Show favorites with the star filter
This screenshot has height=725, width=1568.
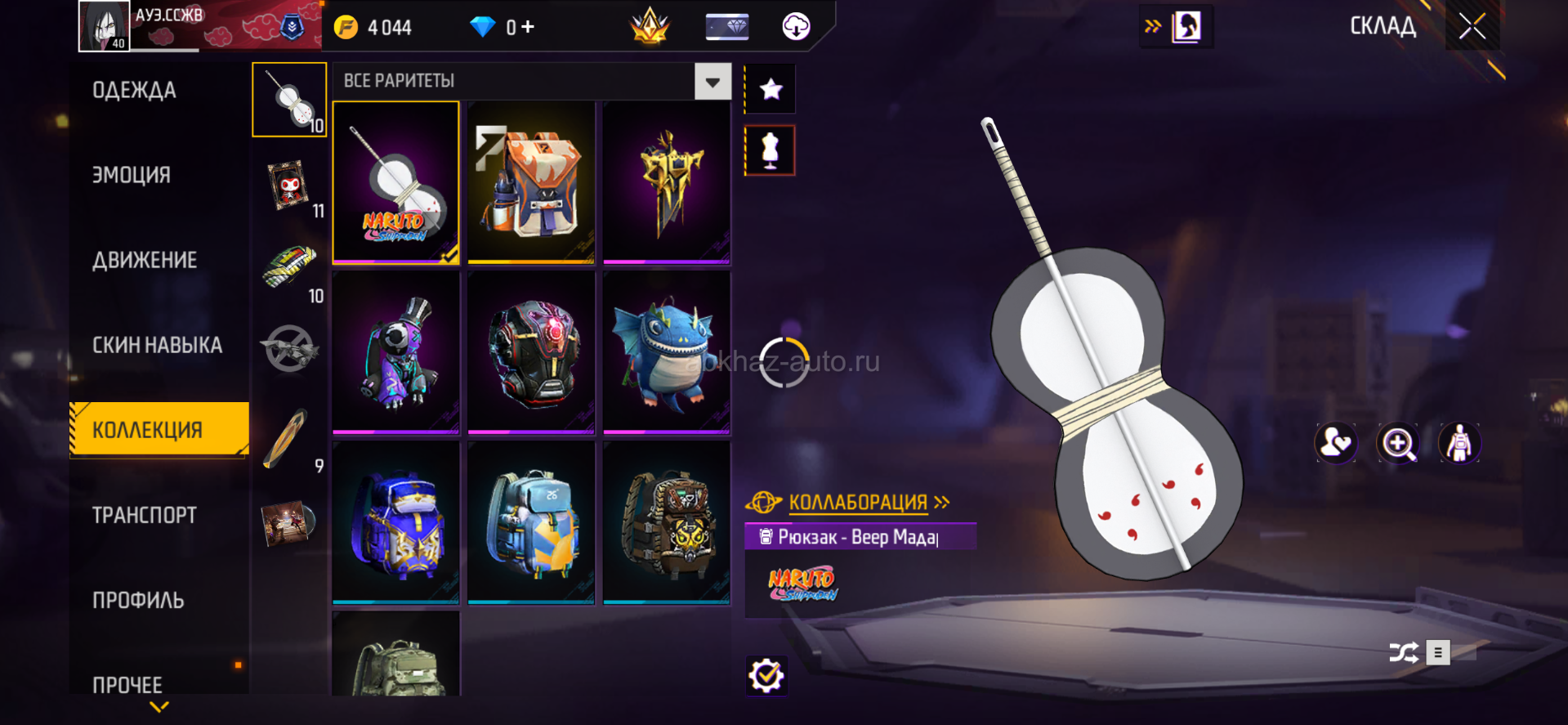(771, 89)
